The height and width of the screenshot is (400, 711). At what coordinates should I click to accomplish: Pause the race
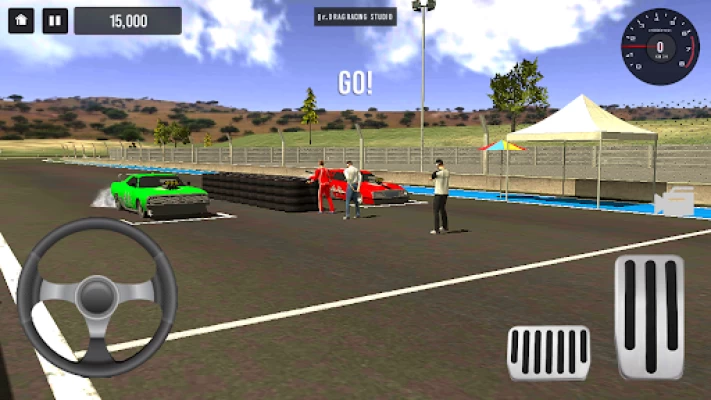pos(55,20)
